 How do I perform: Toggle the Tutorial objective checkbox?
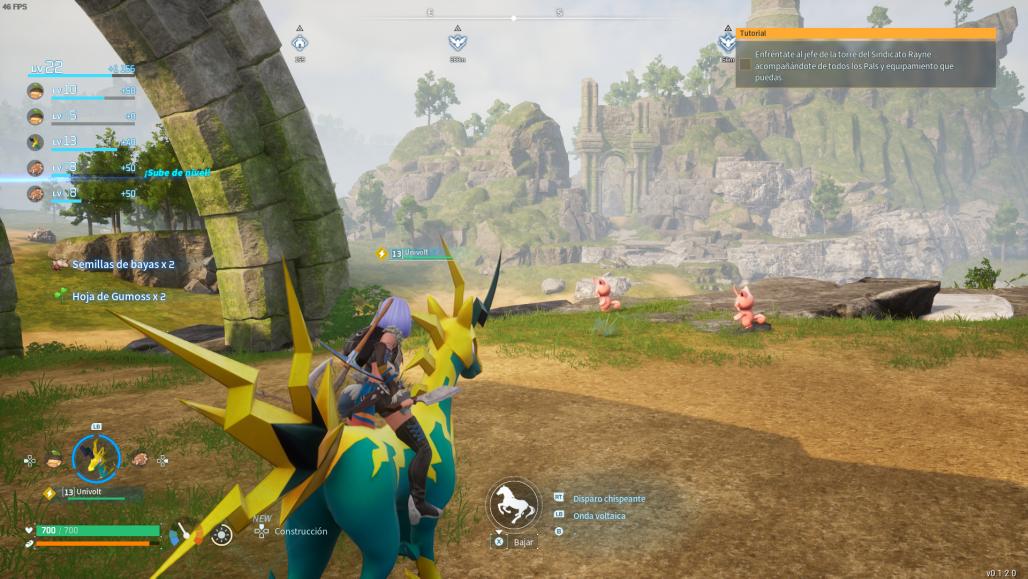[x=745, y=64]
